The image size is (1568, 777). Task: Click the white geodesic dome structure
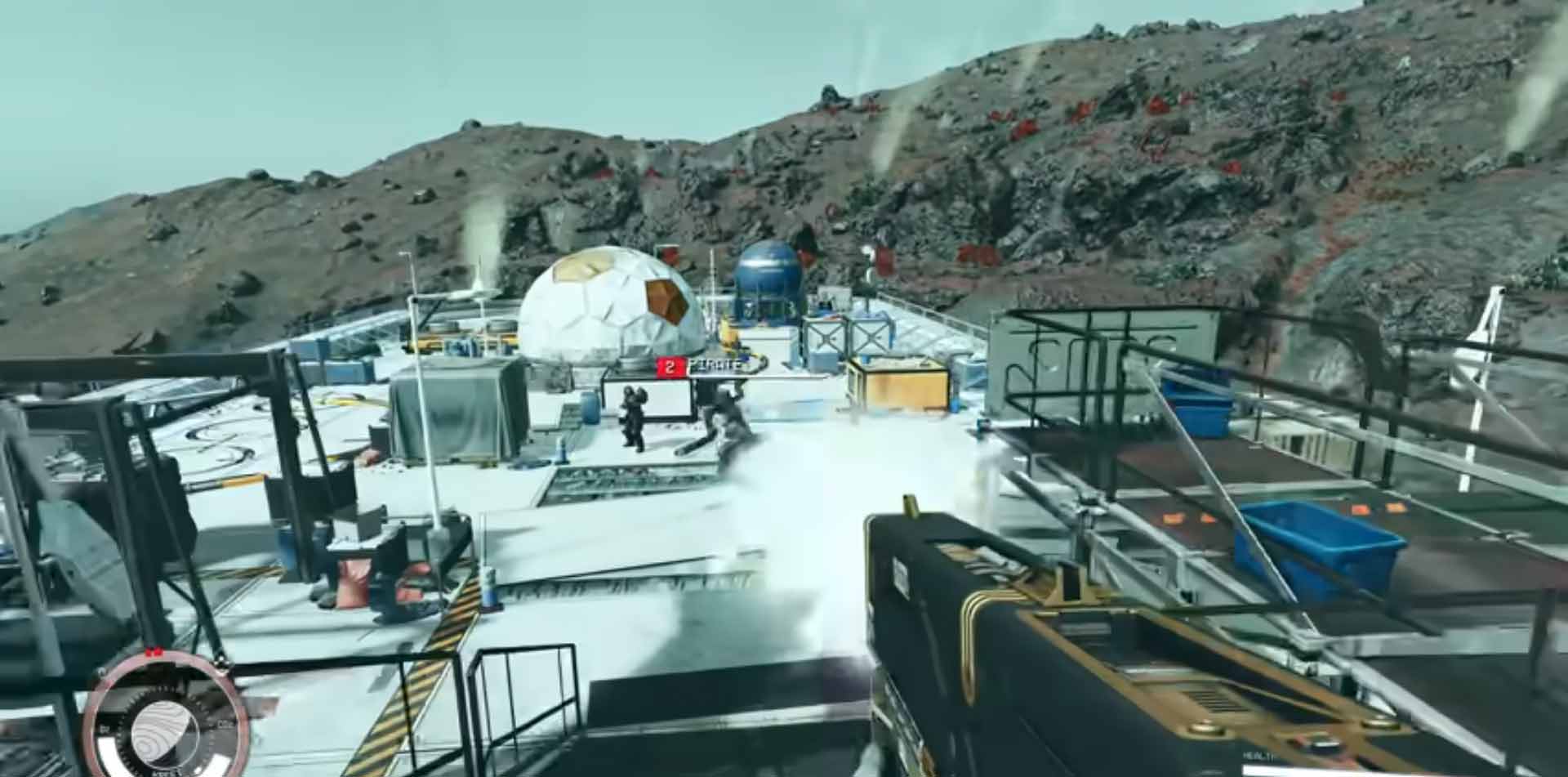tap(608, 310)
